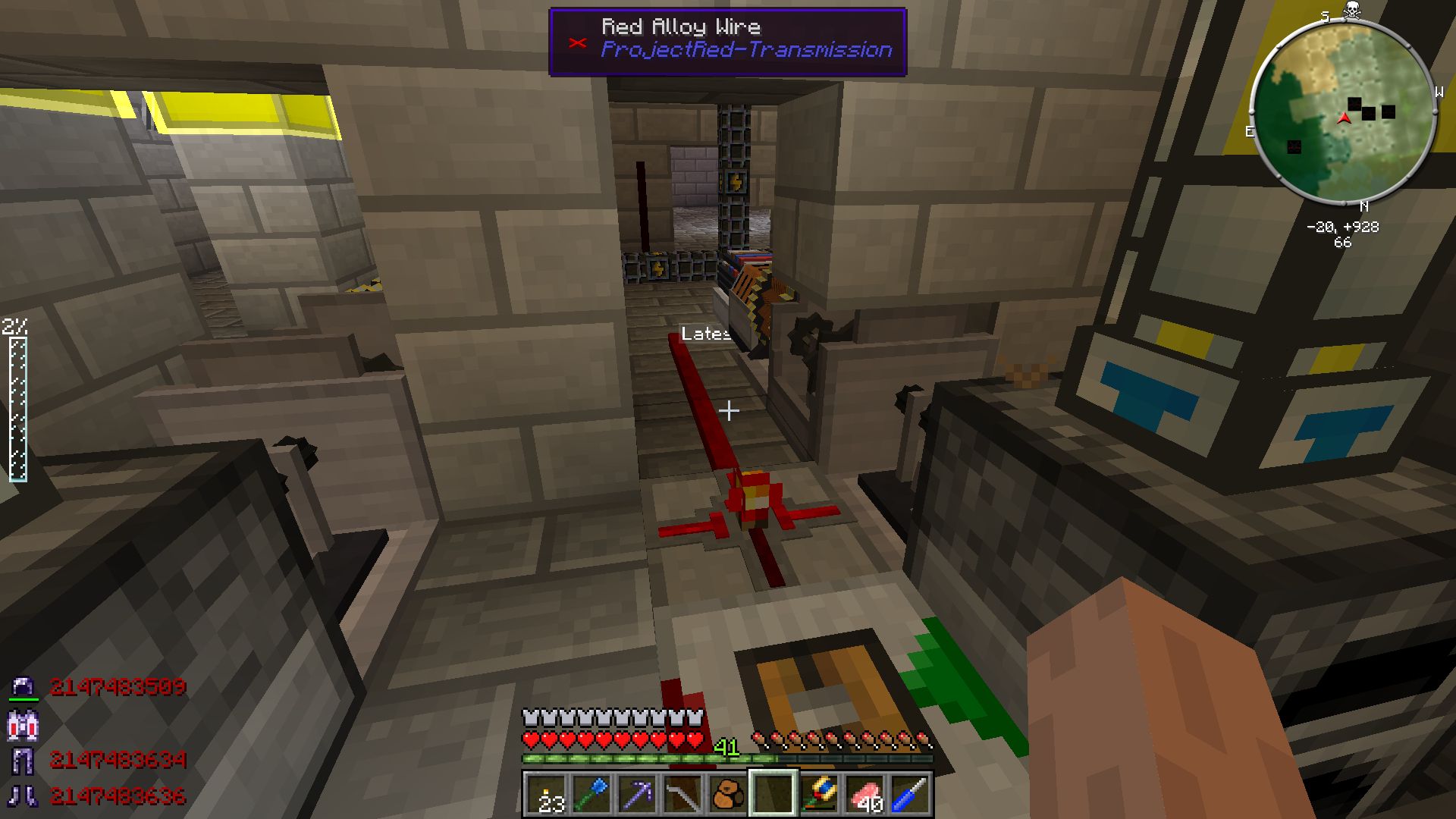Choose the purple pickaxe in the hotbar
Screen dimensions: 1456x819
coord(635,794)
